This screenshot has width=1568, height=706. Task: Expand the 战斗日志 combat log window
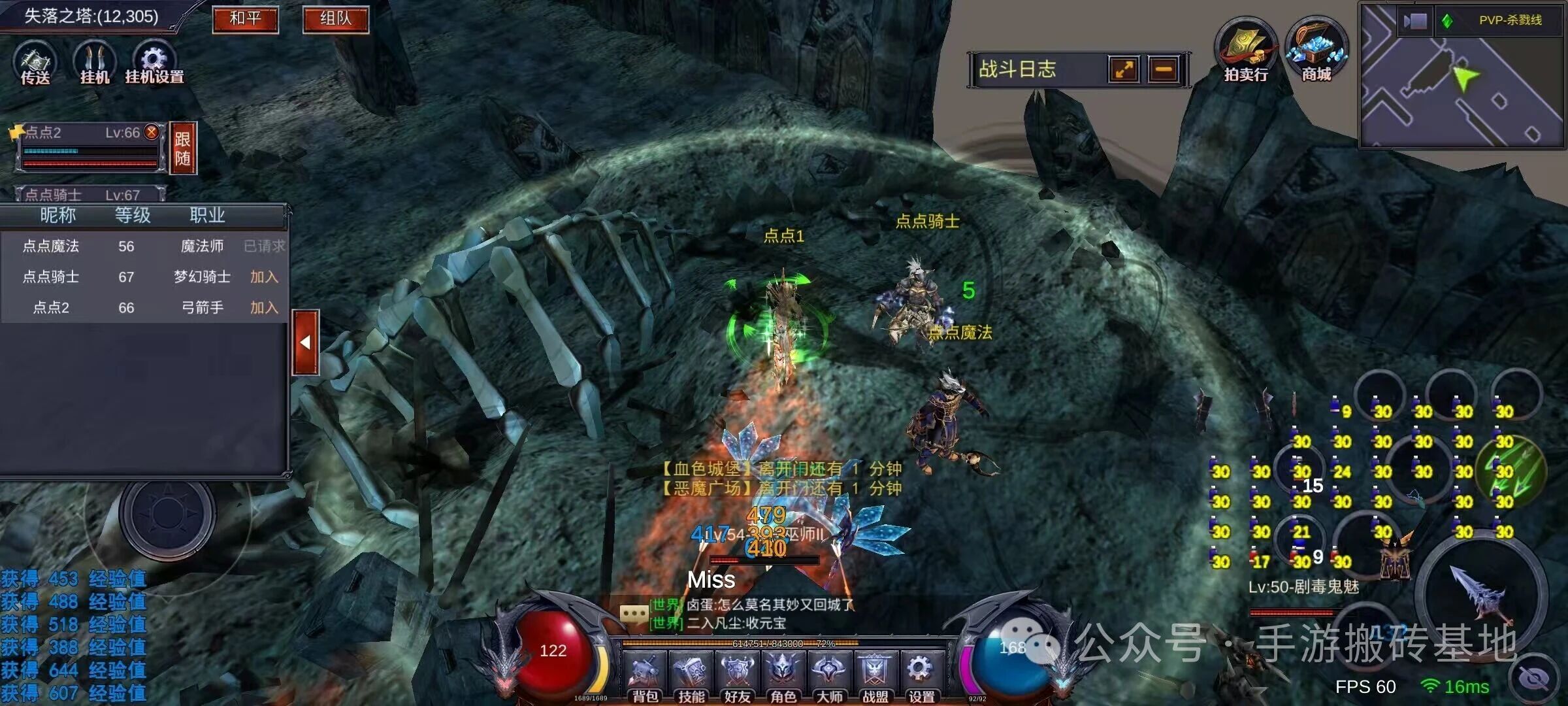click(x=1124, y=69)
